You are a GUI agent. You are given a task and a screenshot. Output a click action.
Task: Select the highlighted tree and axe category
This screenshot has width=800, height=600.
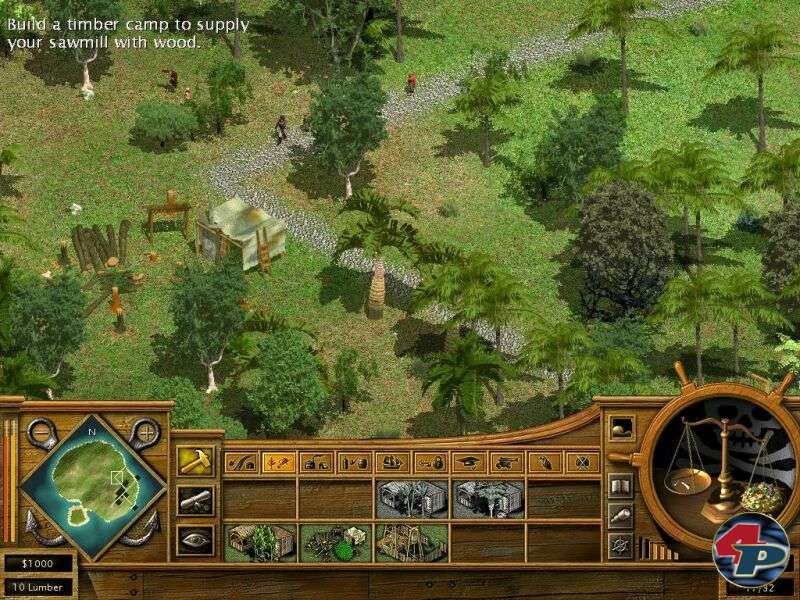tap(278, 462)
